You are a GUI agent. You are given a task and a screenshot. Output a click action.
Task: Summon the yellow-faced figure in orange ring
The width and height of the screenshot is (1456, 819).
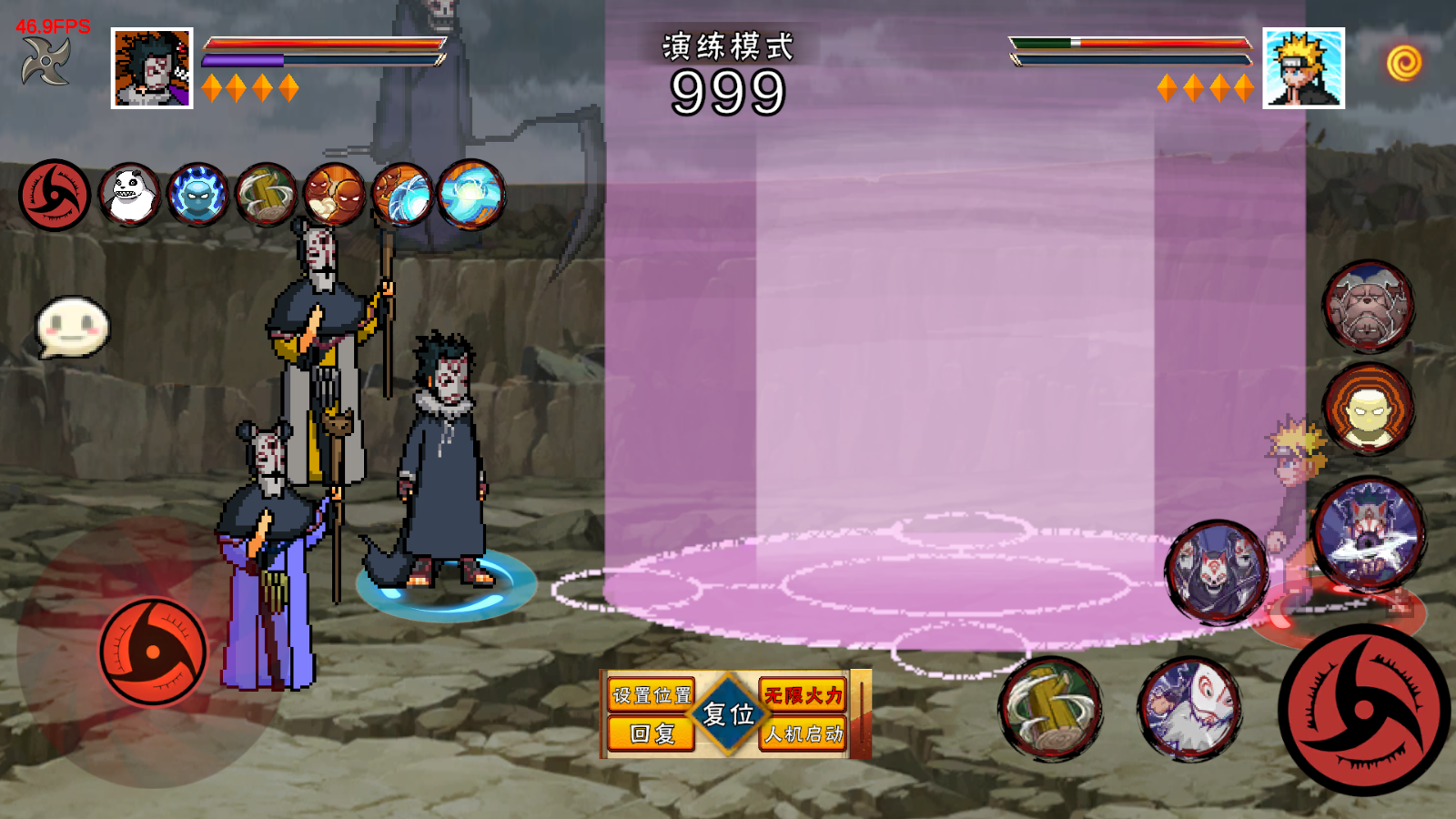[x=1368, y=409]
